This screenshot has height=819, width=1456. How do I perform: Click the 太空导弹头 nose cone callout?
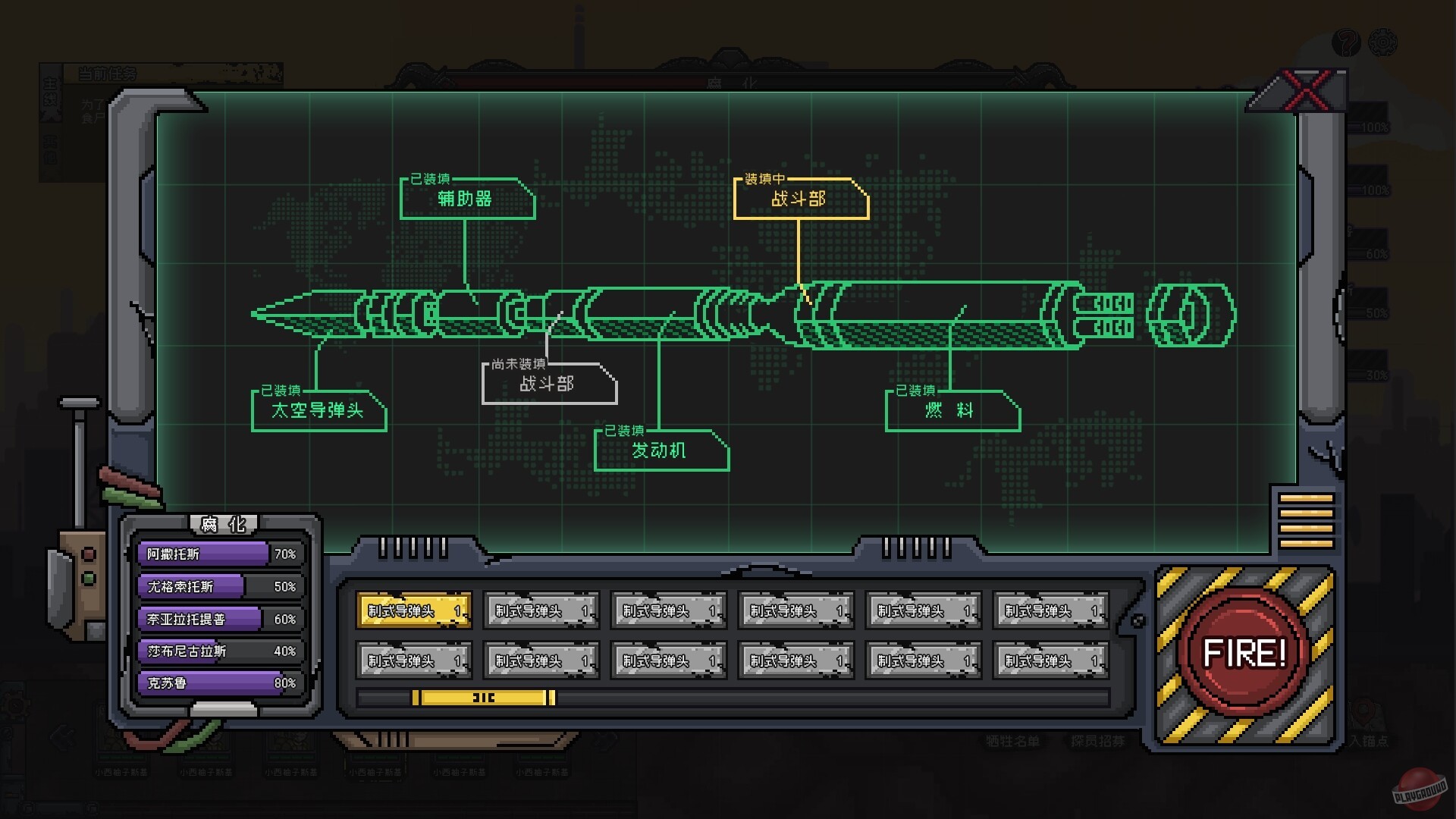[x=318, y=410]
